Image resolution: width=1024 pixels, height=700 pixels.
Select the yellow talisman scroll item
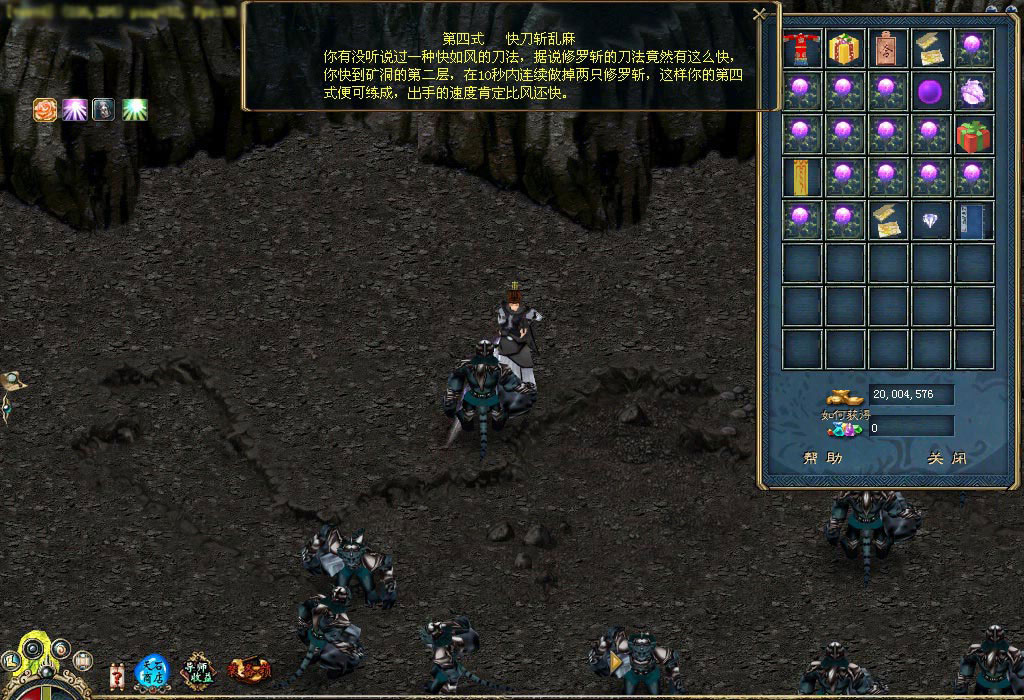point(801,177)
